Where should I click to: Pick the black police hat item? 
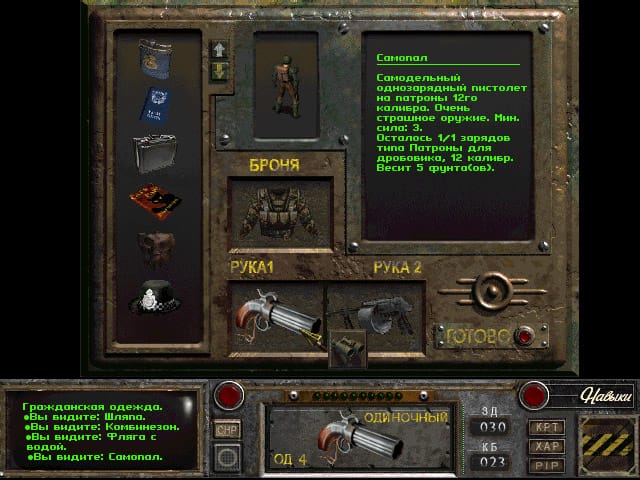(x=156, y=296)
